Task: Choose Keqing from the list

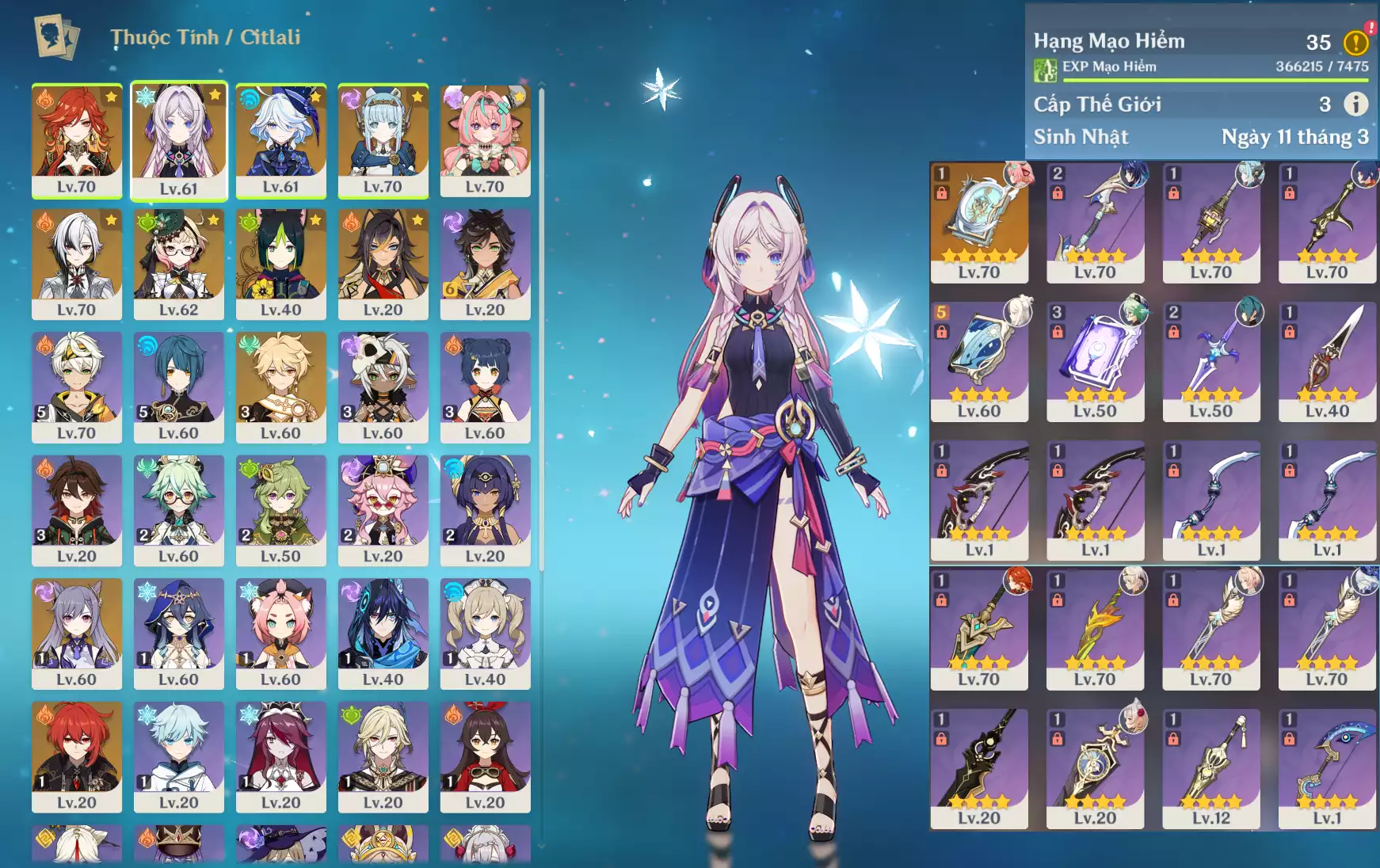Action: (77, 632)
